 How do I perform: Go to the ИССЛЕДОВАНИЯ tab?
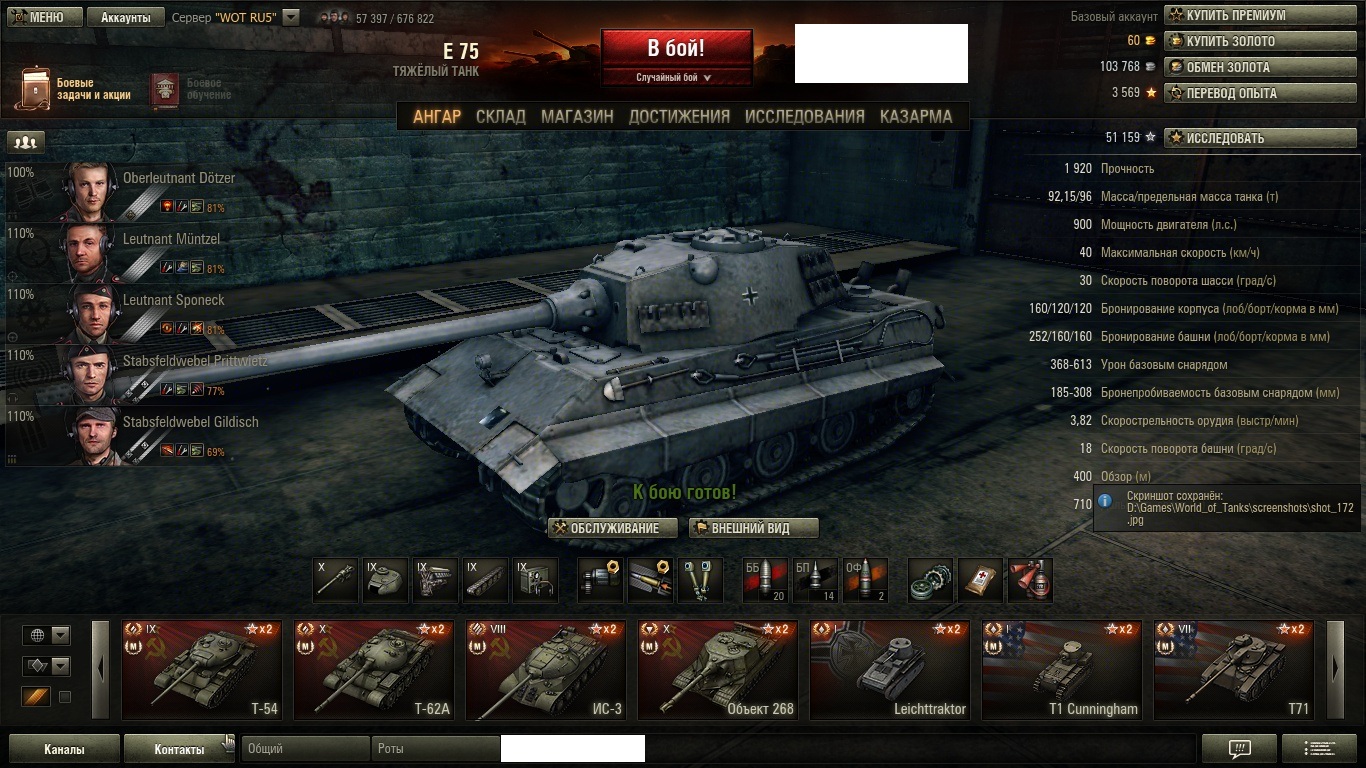804,116
